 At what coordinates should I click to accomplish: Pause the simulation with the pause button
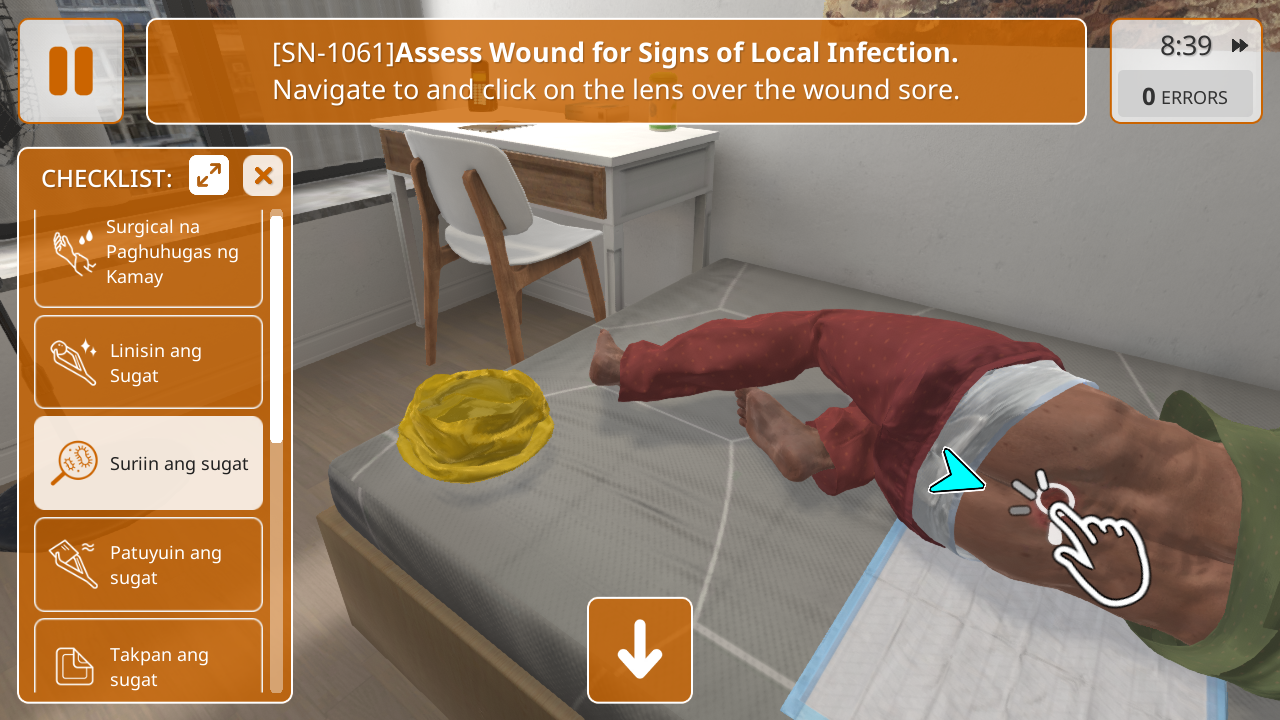(x=71, y=71)
